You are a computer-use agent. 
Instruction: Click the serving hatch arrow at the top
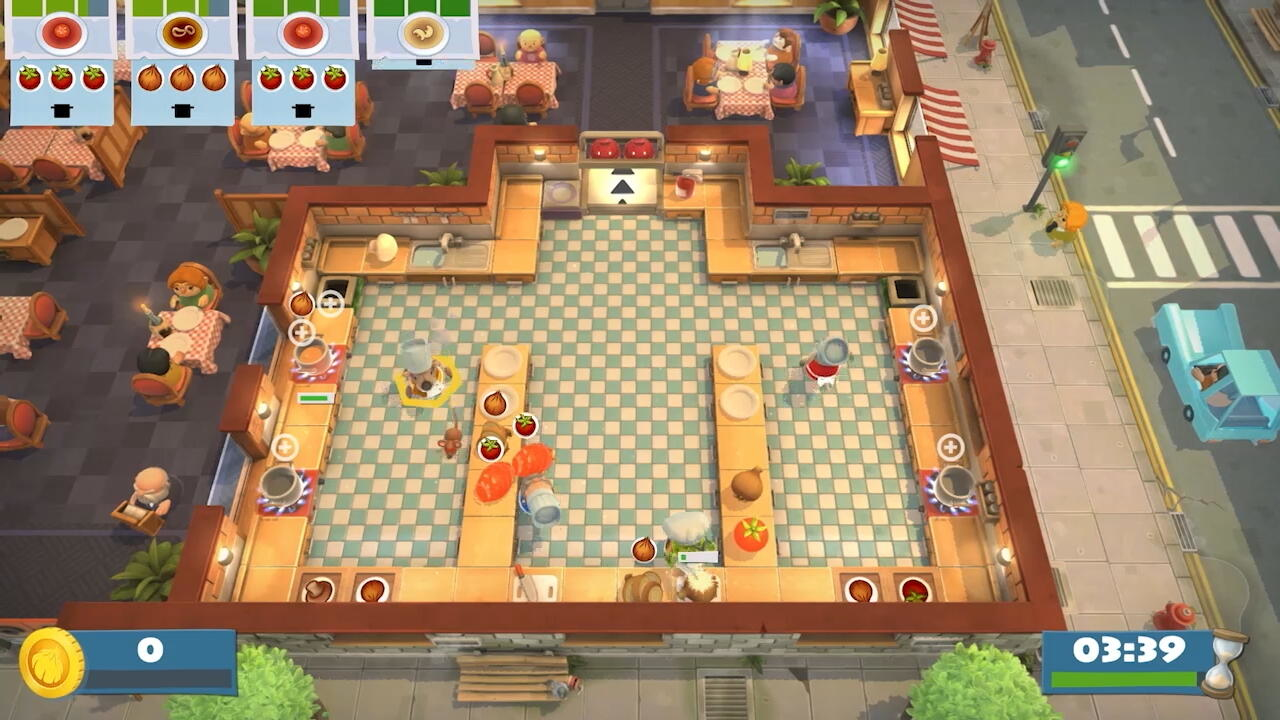click(622, 185)
